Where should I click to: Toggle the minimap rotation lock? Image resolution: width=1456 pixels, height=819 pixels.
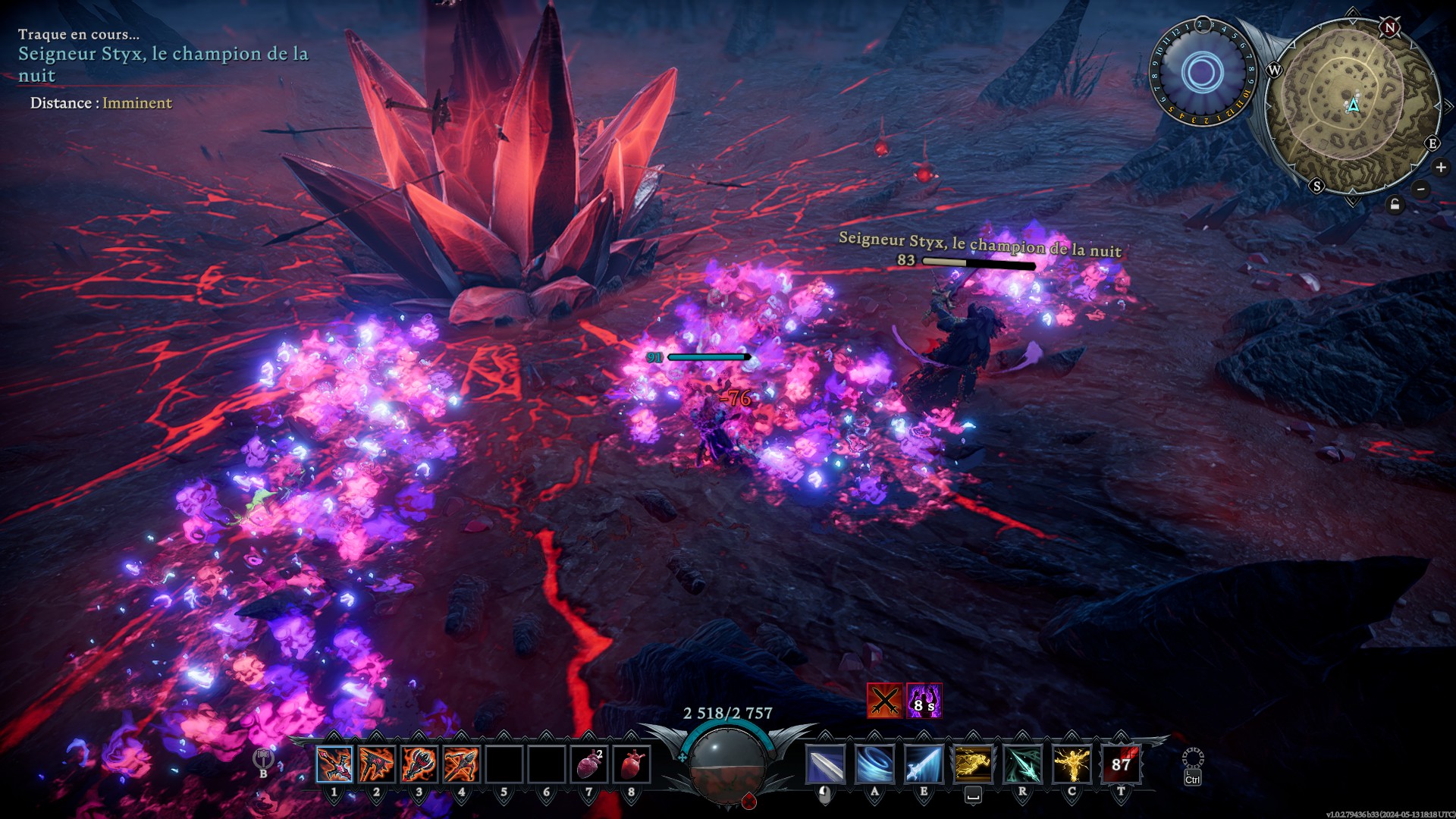coord(1395,205)
